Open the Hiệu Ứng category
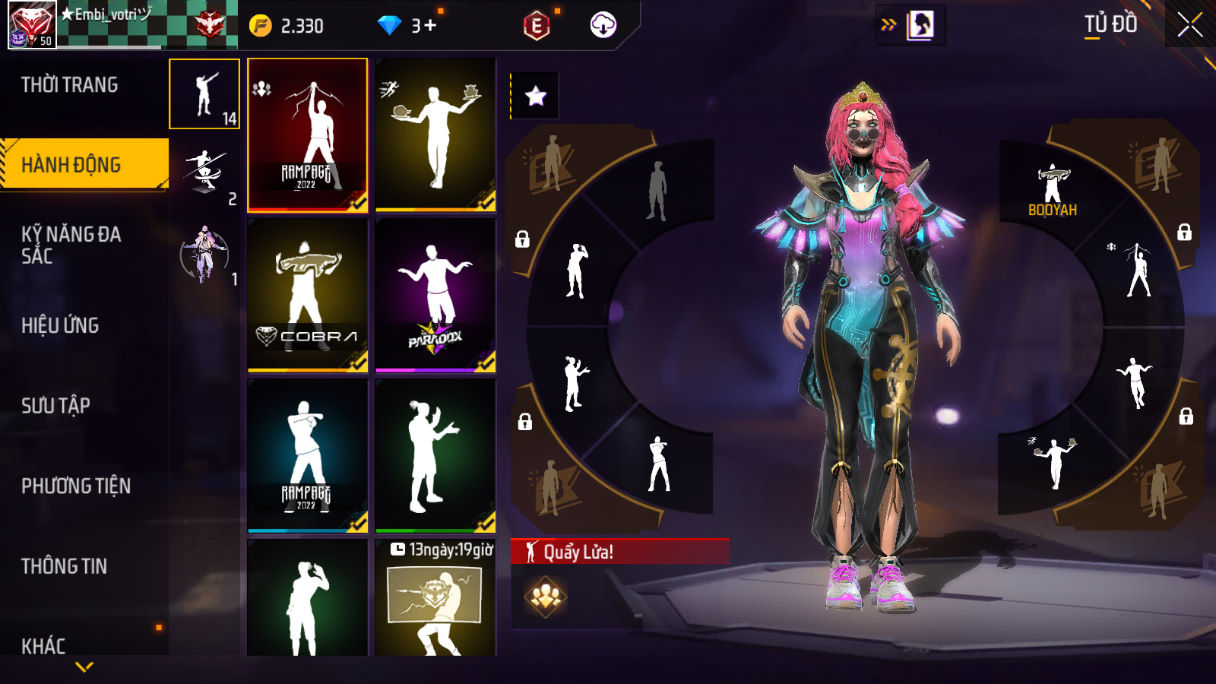Screen dimensions: 1216x684 (x=60, y=325)
